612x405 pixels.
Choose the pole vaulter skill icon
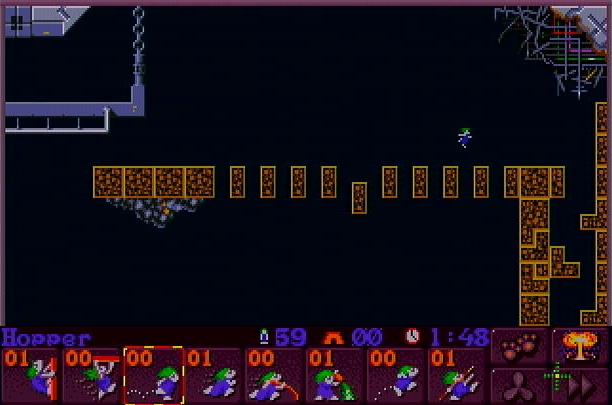click(x=275, y=376)
